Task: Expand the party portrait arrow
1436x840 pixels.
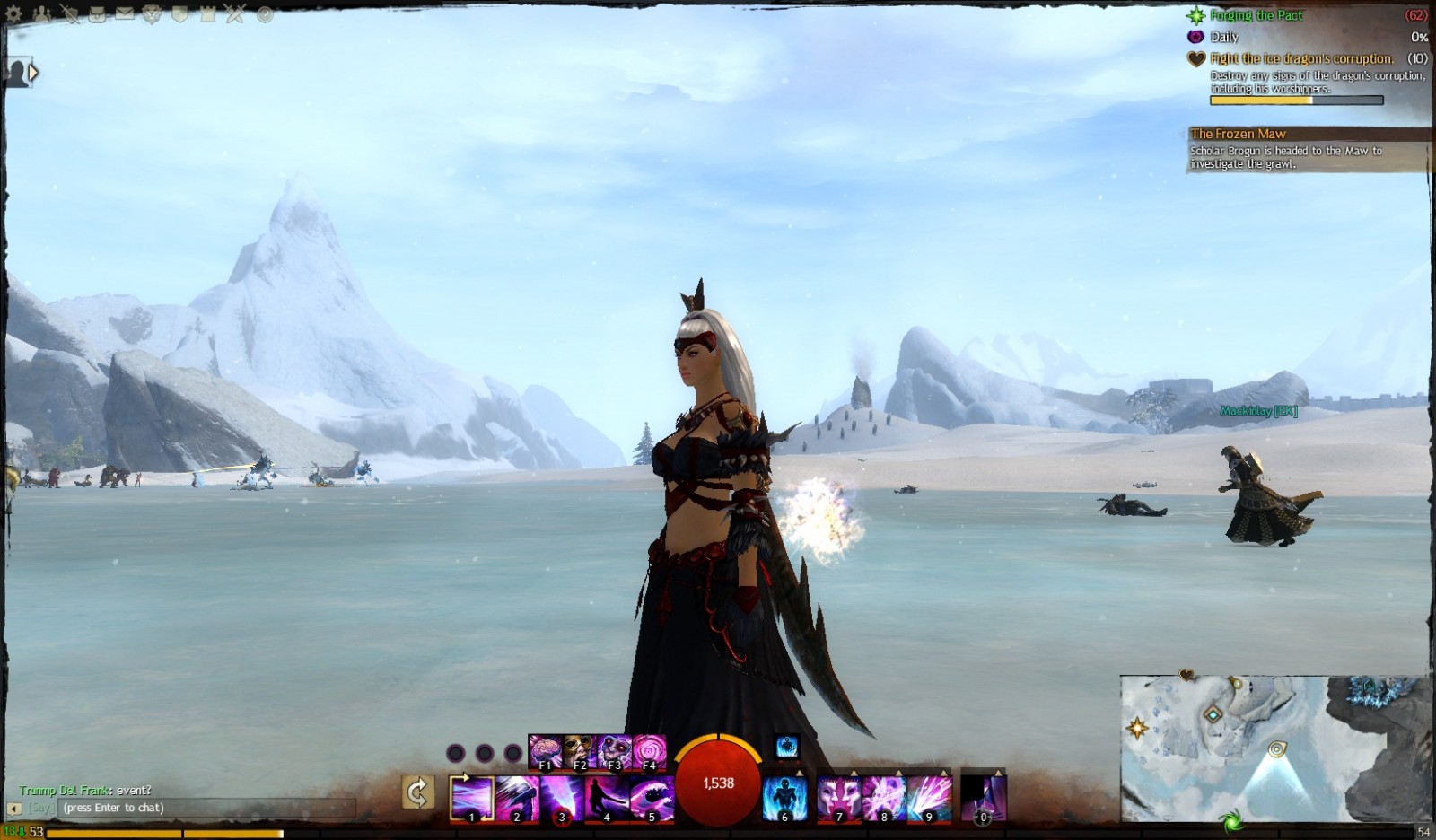Action: [x=33, y=72]
